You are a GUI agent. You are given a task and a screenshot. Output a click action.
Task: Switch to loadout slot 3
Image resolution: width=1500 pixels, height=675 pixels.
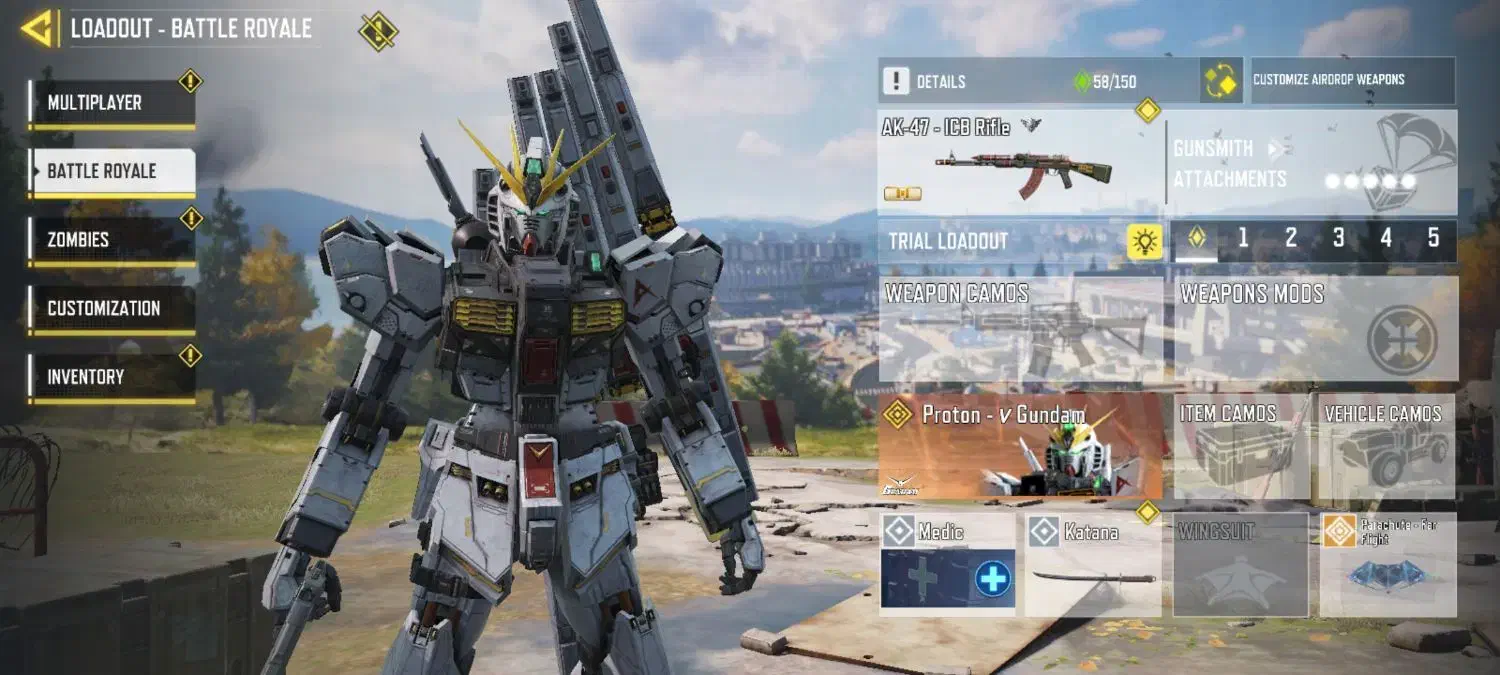pyautogui.click(x=1338, y=239)
